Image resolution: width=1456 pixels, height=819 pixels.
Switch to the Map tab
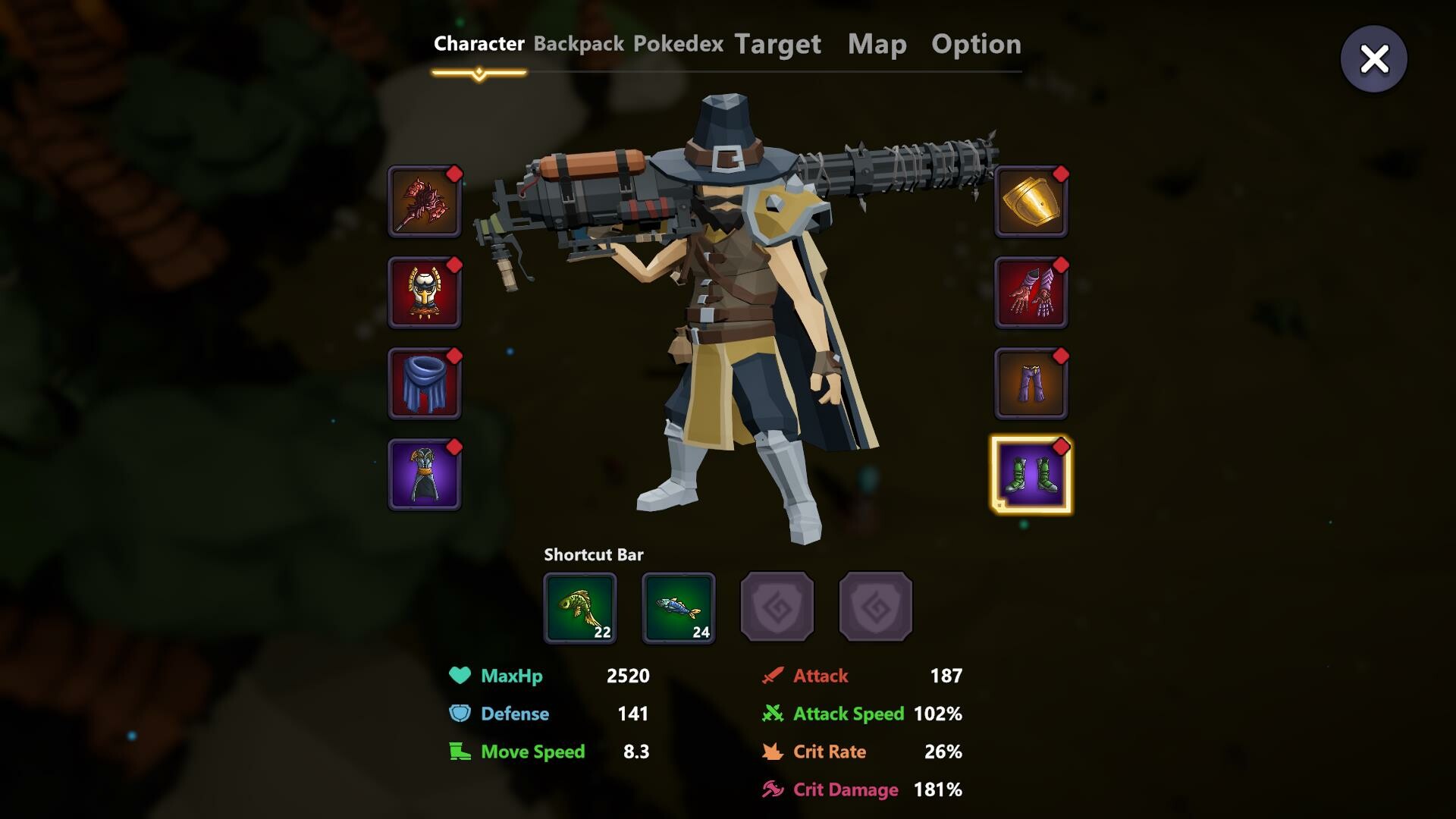(x=877, y=44)
